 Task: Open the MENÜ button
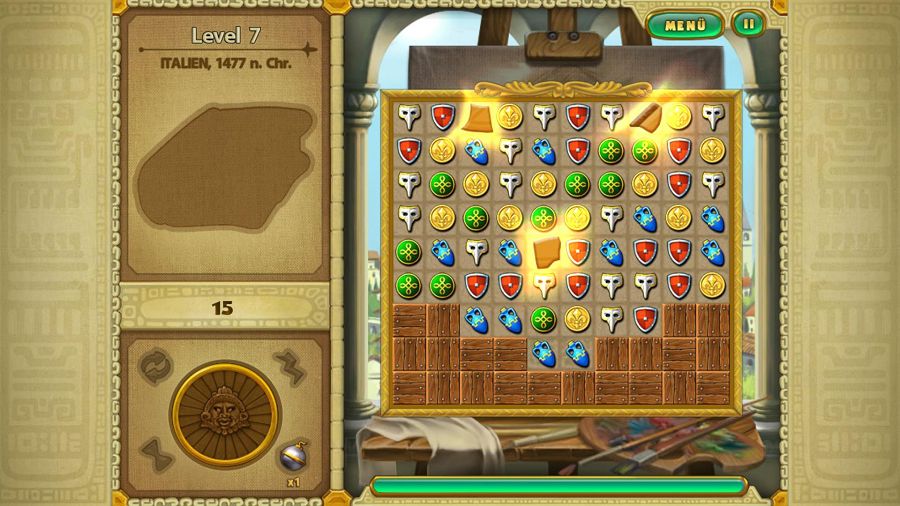tap(685, 25)
